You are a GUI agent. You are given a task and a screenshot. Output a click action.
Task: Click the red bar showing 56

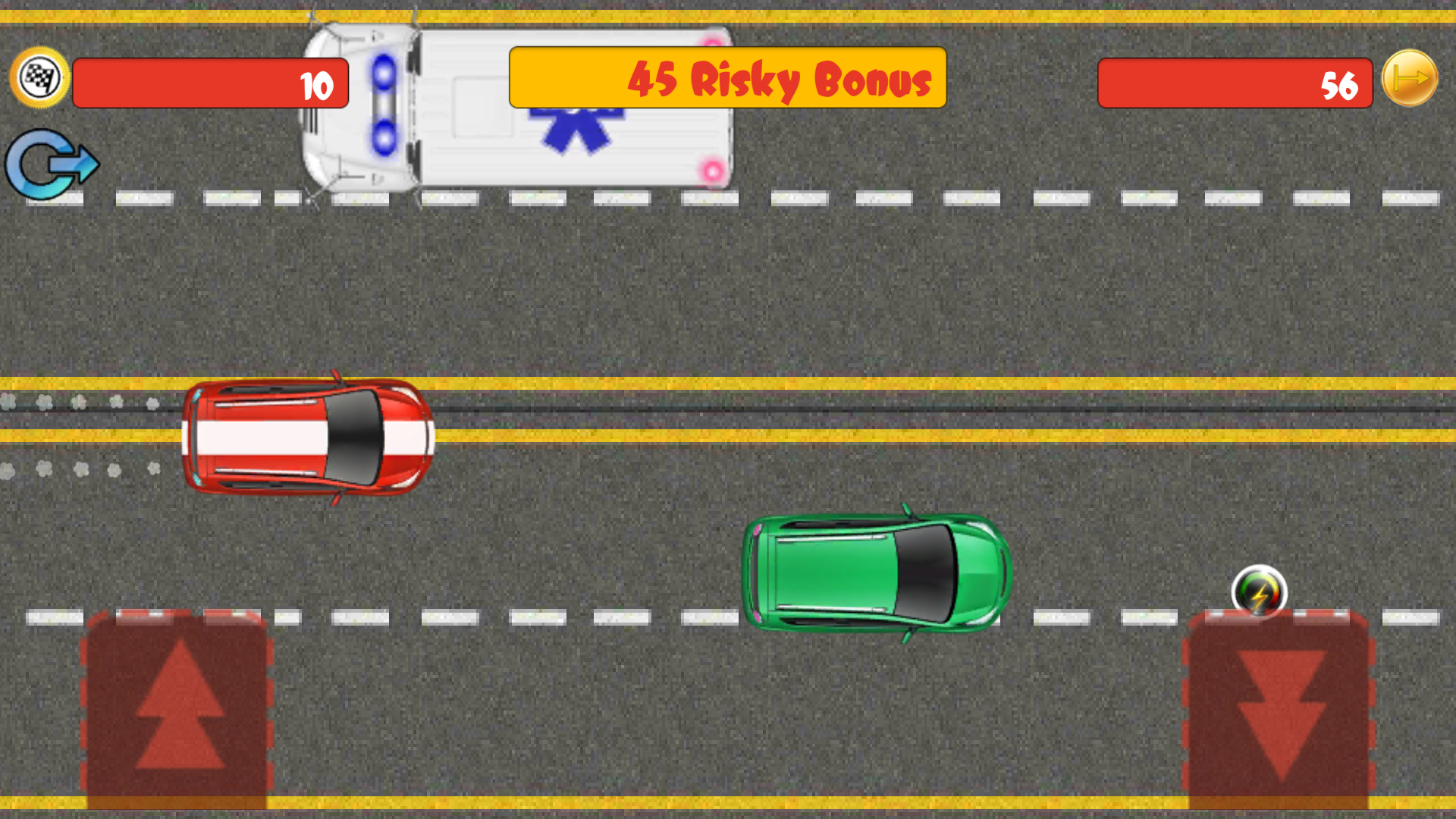pos(1235,85)
